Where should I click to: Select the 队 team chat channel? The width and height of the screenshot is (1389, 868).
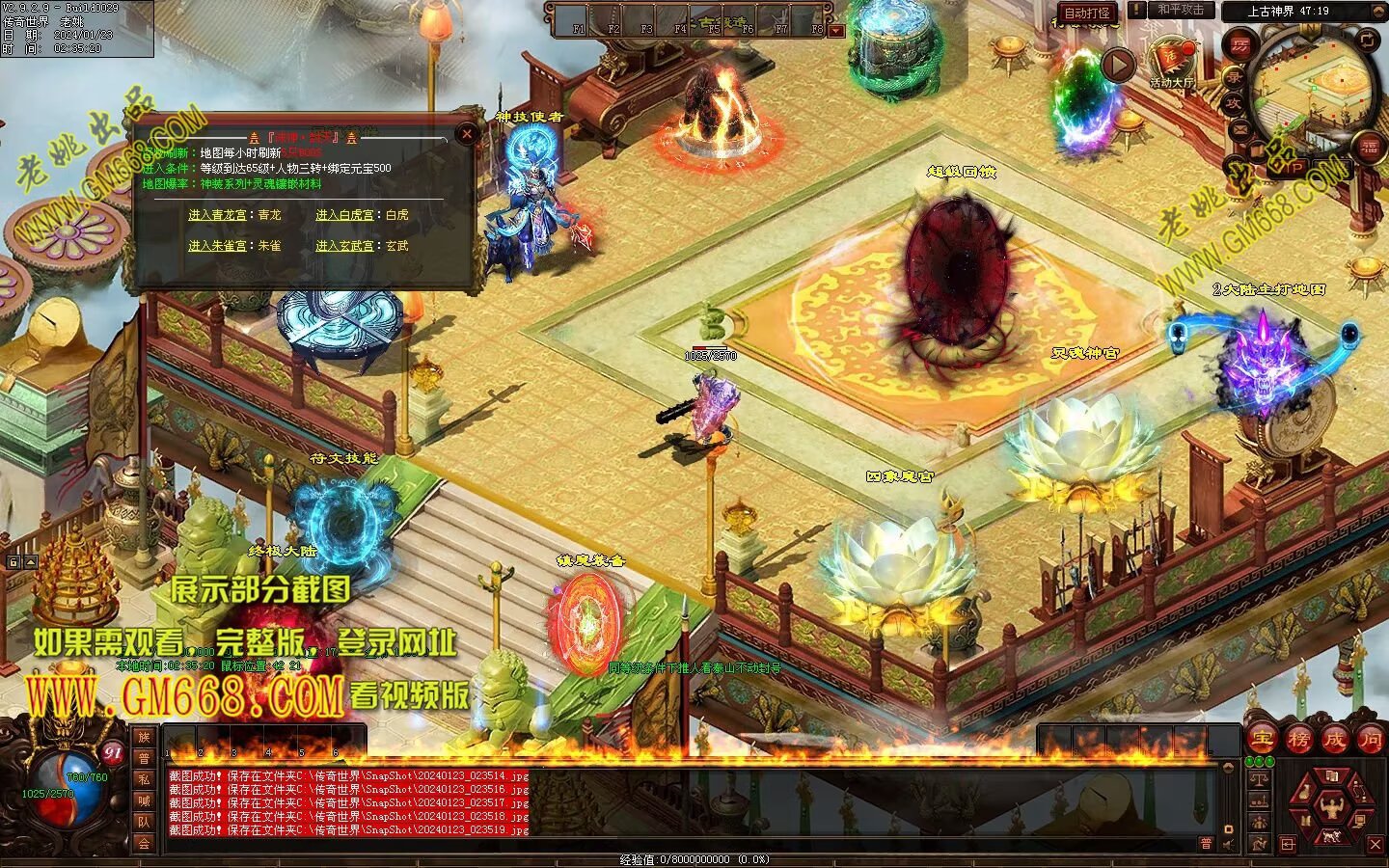(143, 822)
